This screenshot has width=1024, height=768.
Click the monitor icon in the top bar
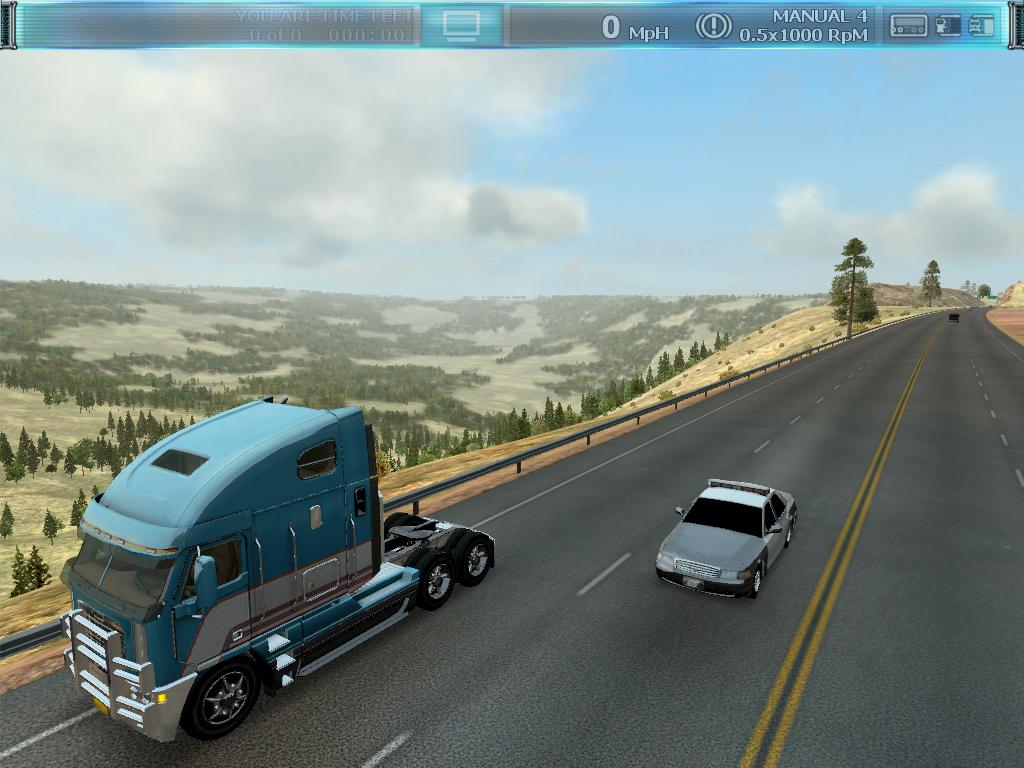pos(461,25)
